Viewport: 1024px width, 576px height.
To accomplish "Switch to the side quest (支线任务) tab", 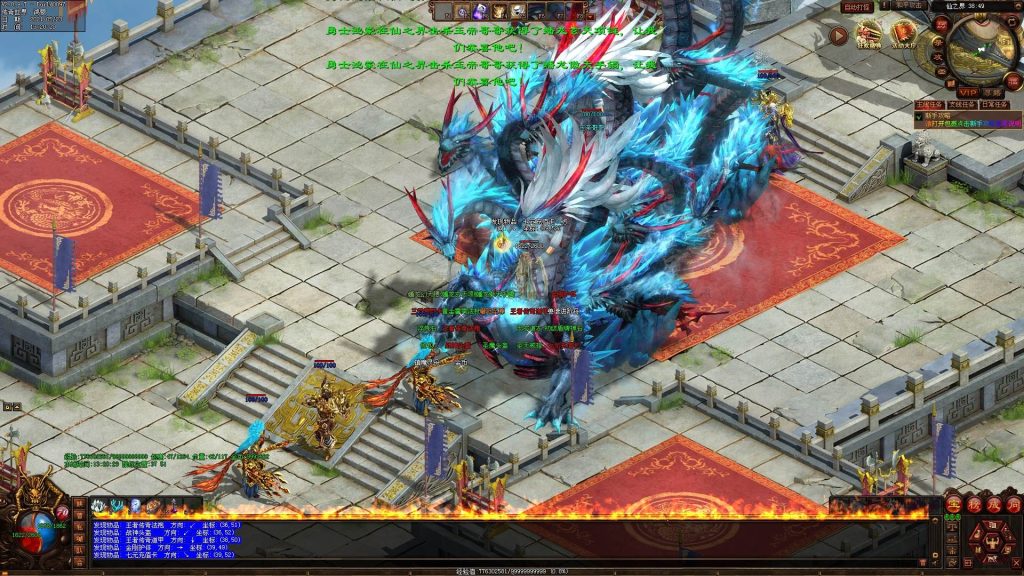I will tap(961, 104).
